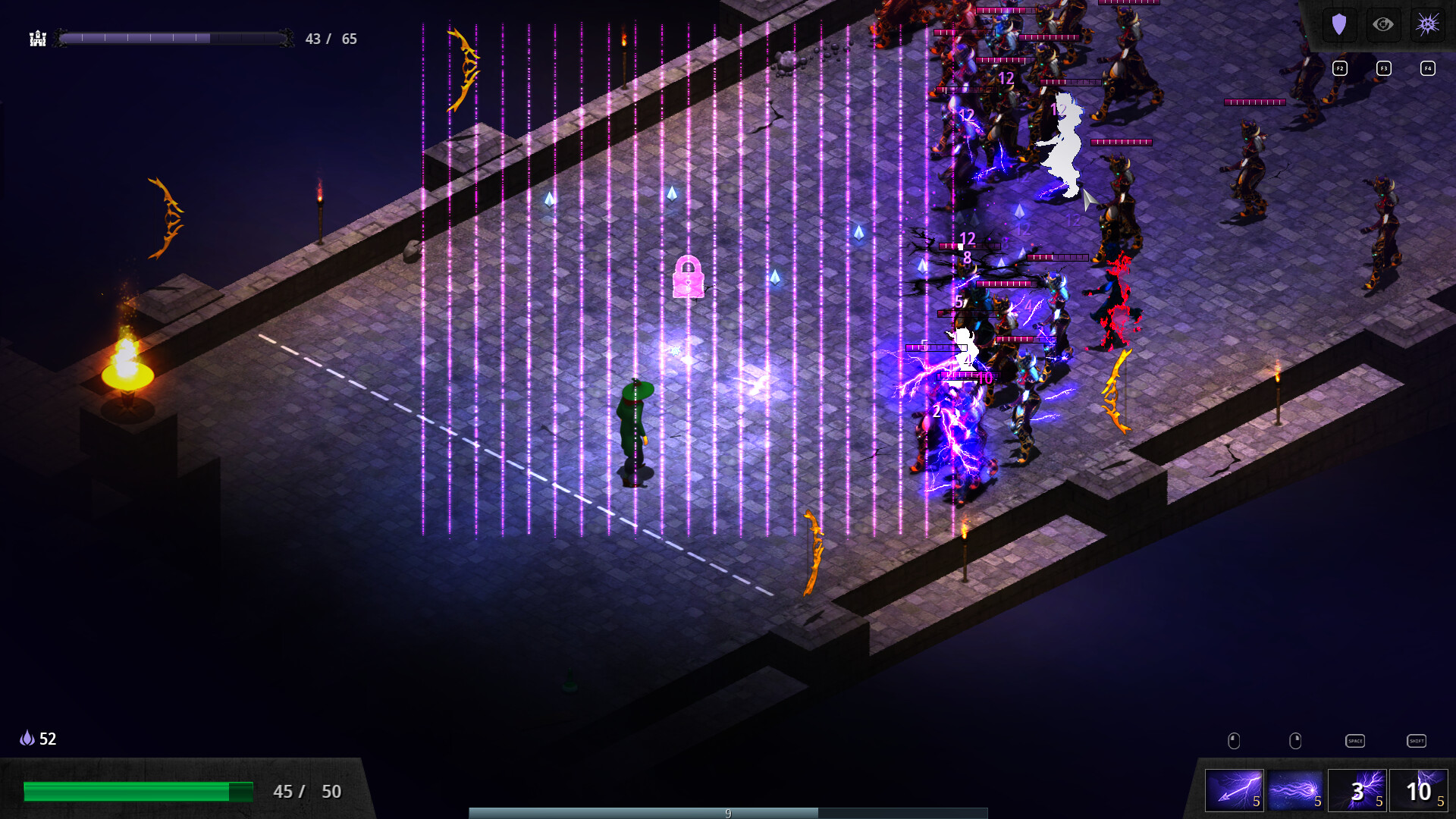The height and width of the screenshot is (819, 1456).
Task: Activate the chain lightning ability showing 3
Action: pyautogui.click(x=1355, y=791)
